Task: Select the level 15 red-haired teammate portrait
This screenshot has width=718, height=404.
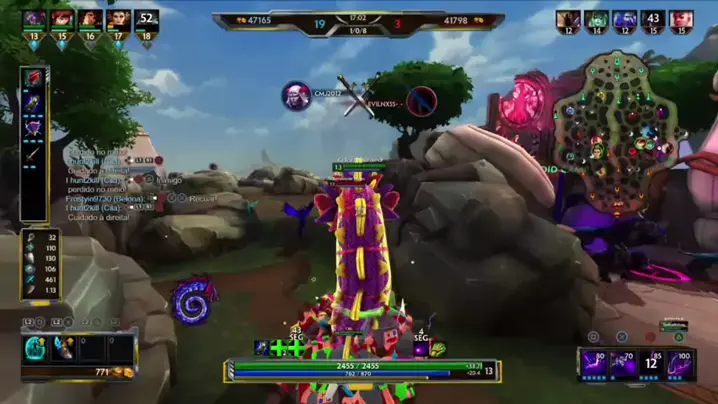Action: [62, 19]
